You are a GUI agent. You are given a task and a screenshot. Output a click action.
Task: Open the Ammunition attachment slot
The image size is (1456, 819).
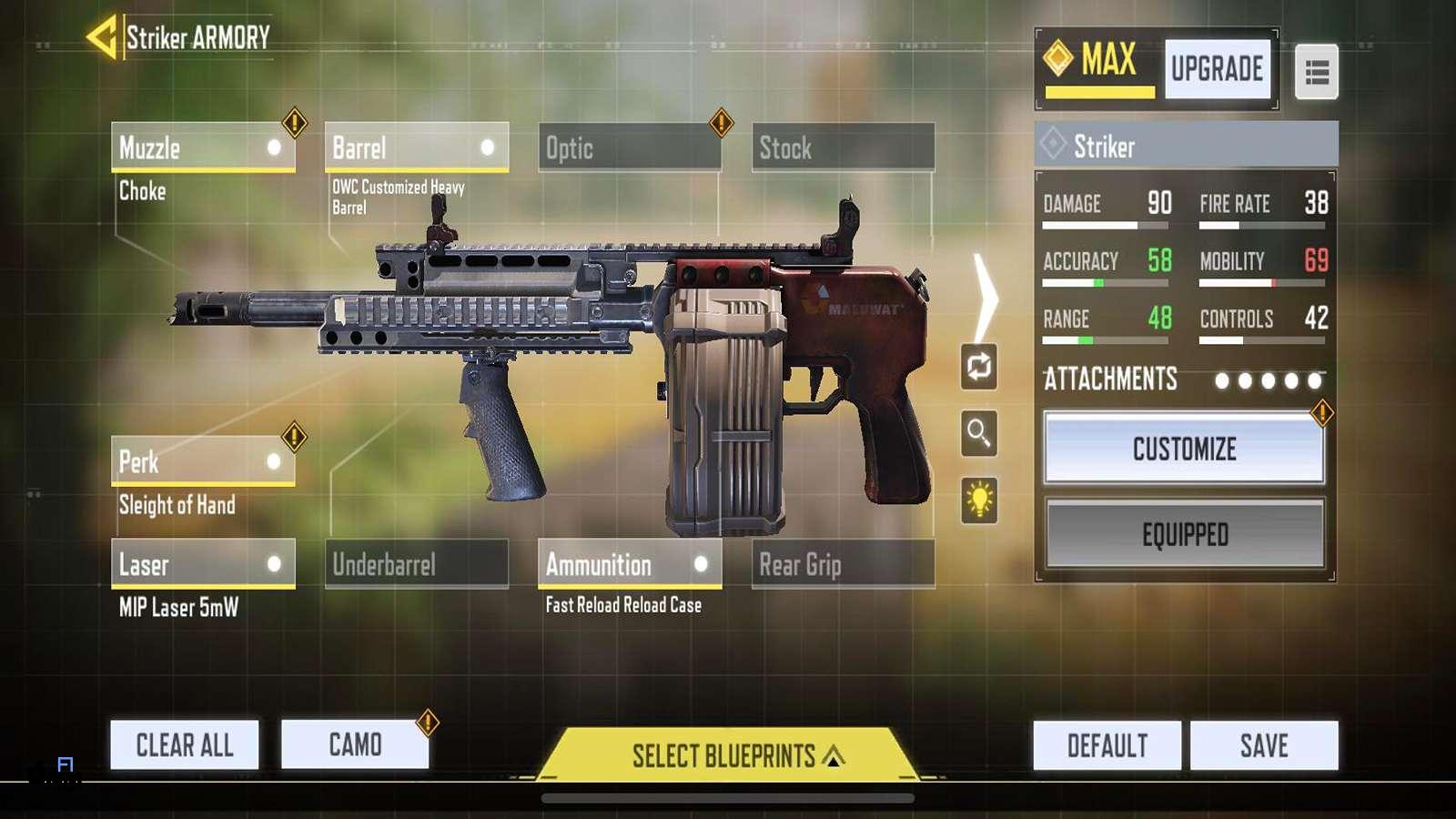[629, 564]
